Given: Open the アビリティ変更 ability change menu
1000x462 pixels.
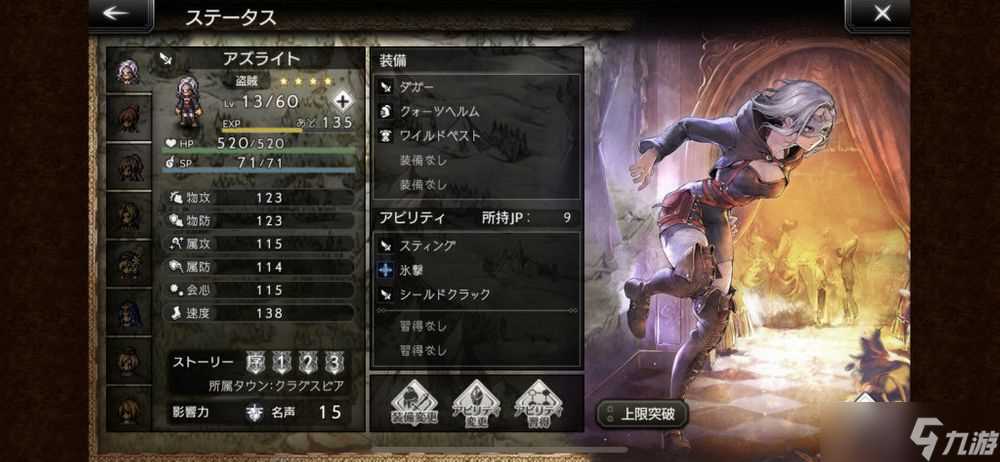Looking at the screenshot, I should [x=476, y=405].
